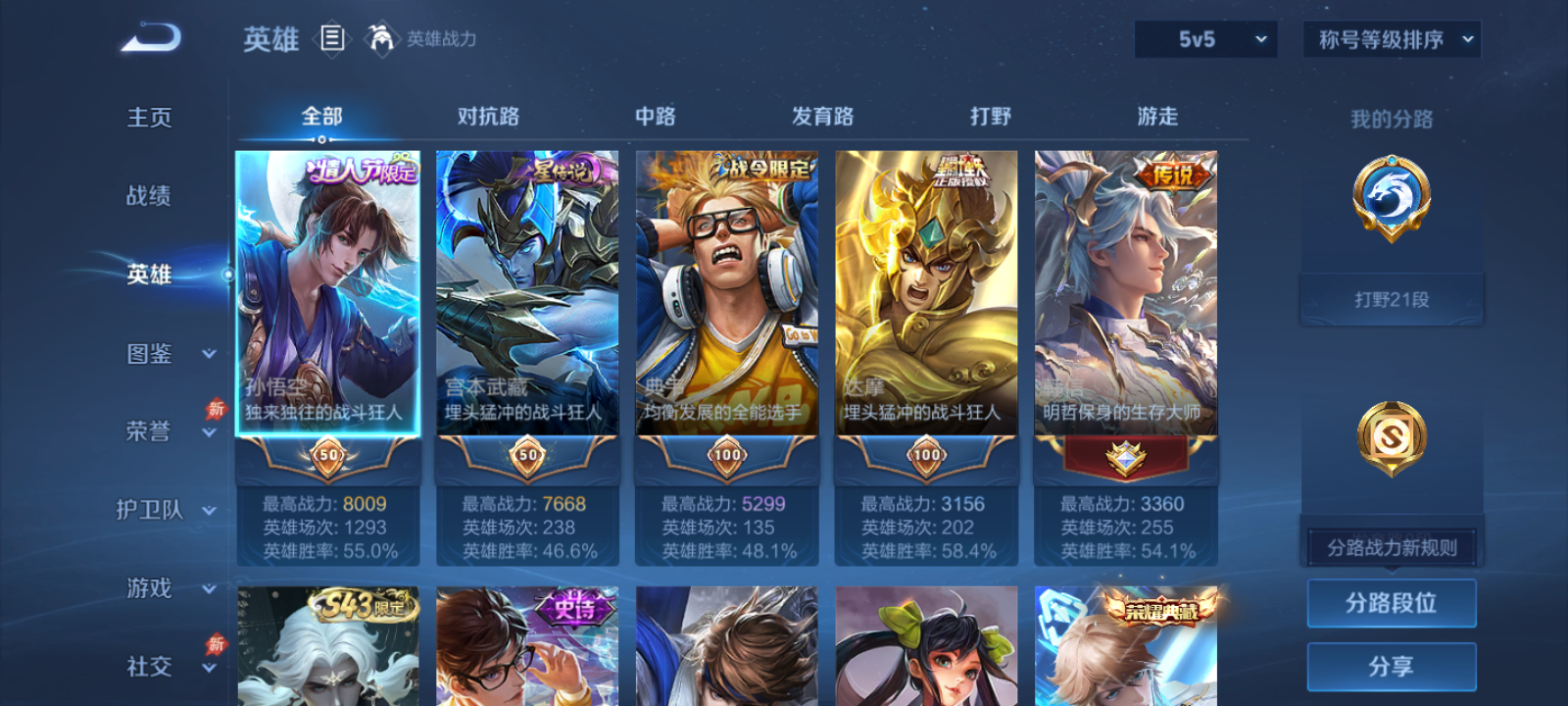Screen dimensions: 1568x706
Task: Open 战绩 from the left sidebar
Action: [148, 197]
